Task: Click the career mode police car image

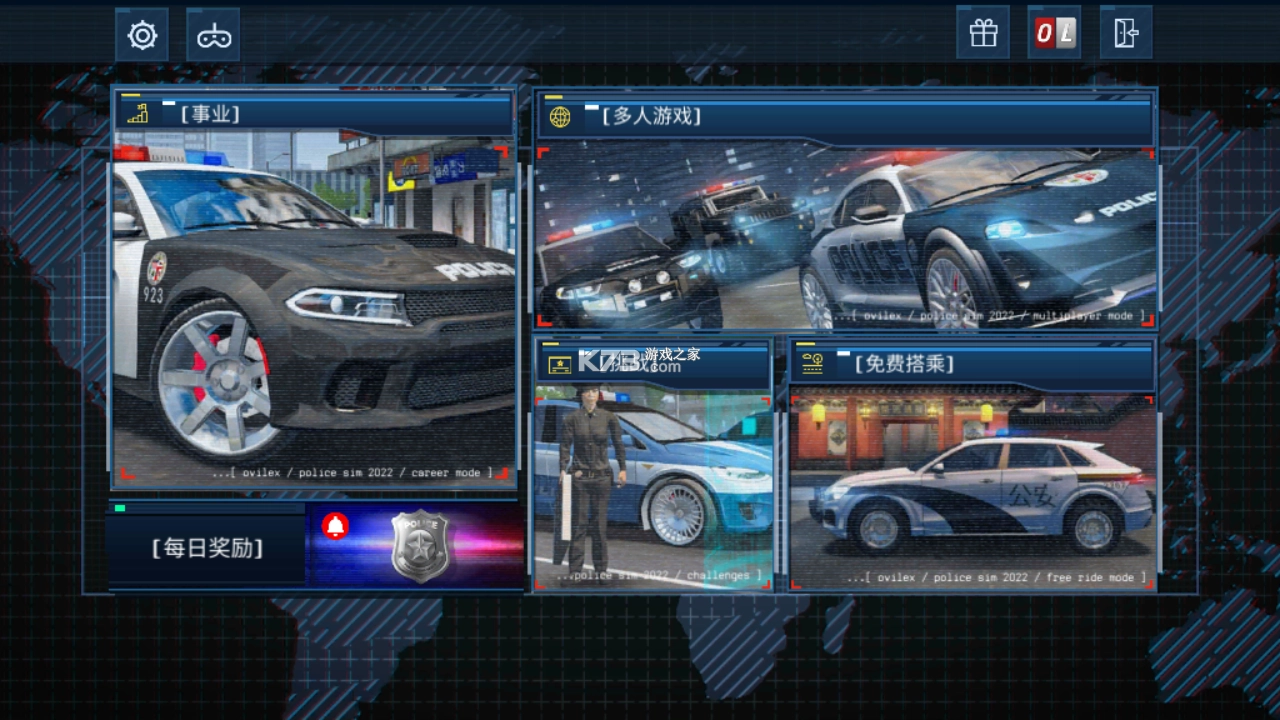Action: (x=314, y=310)
